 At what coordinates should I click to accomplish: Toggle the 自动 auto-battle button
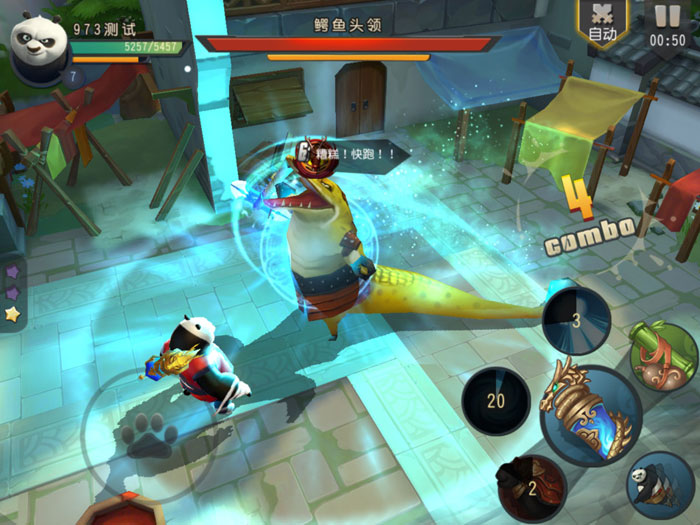pyautogui.click(x=603, y=22)
